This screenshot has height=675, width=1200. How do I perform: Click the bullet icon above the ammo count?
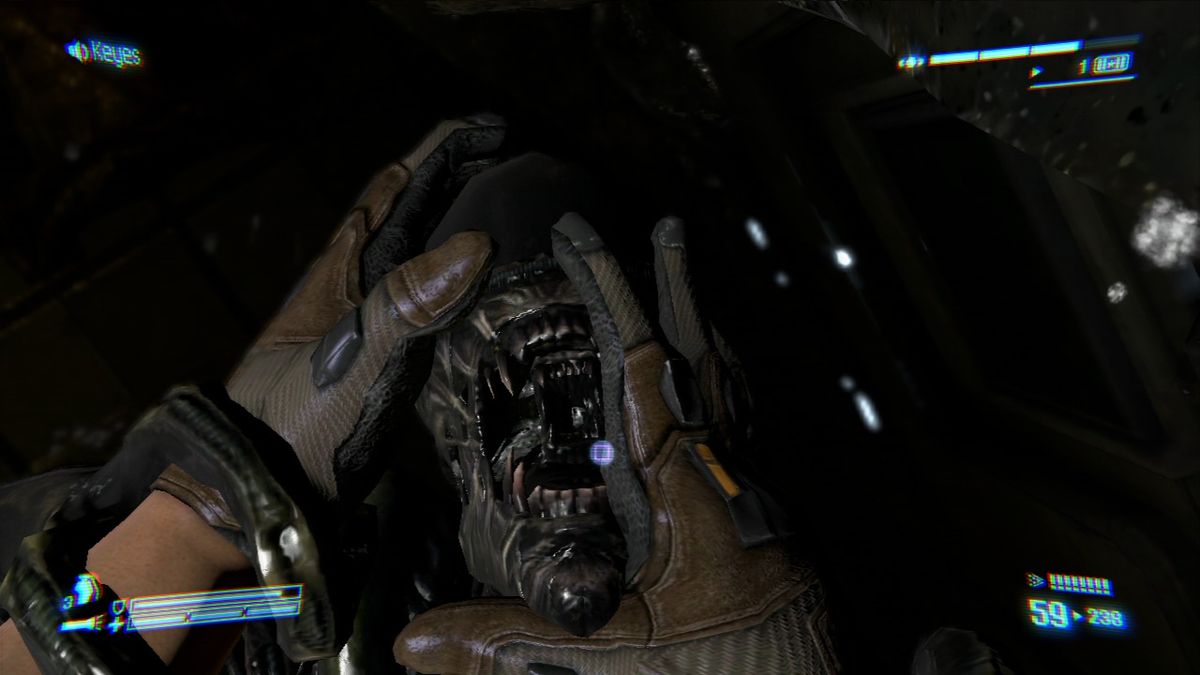point(1036,581)
